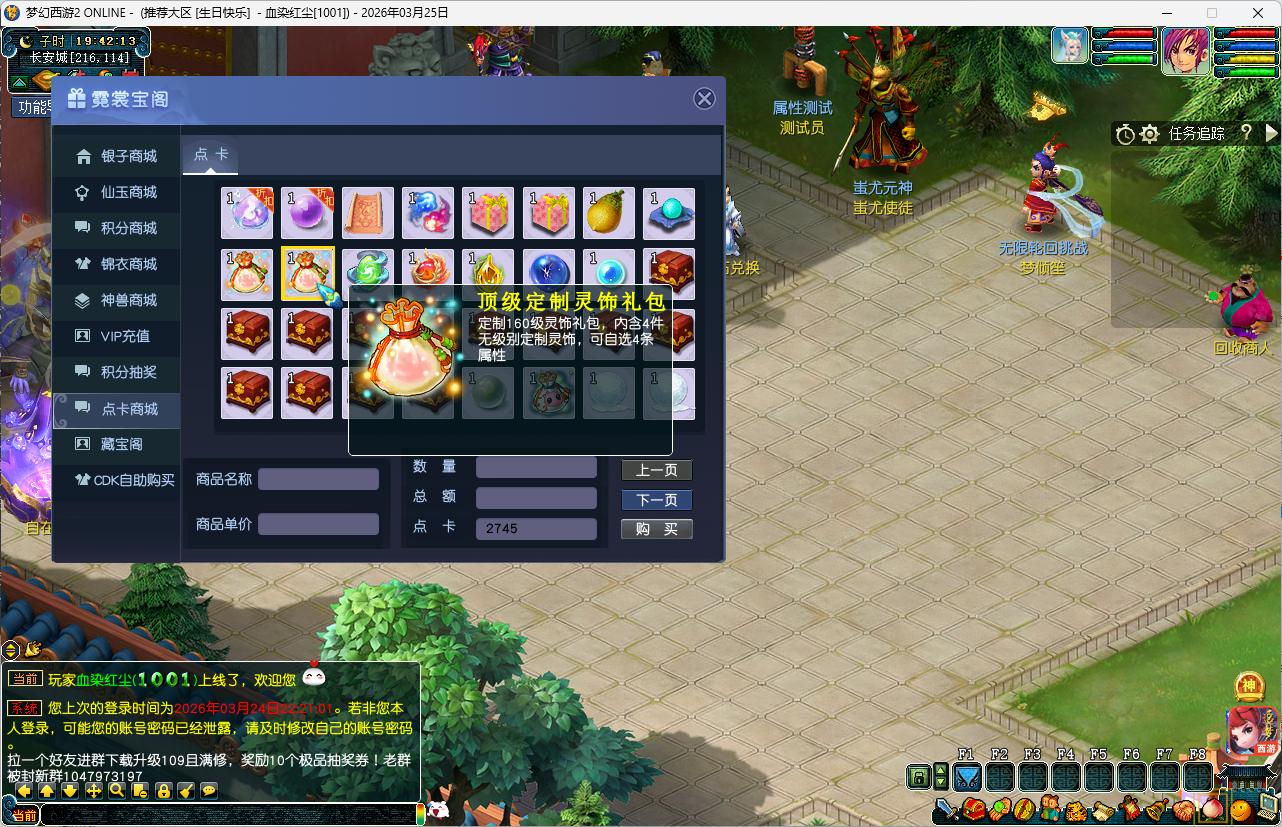Pick the yellow pear fruit item
This screenshot has width=1282, height=827.
(609, 213)
